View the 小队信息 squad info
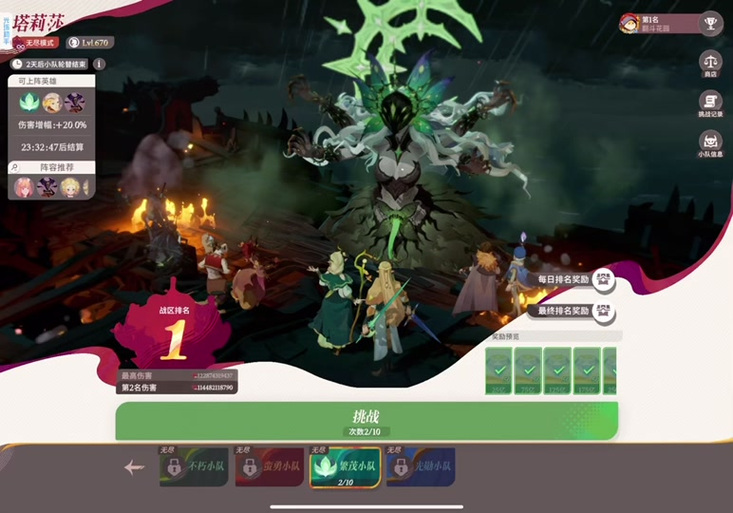The image size is (733, 513). 710,145
